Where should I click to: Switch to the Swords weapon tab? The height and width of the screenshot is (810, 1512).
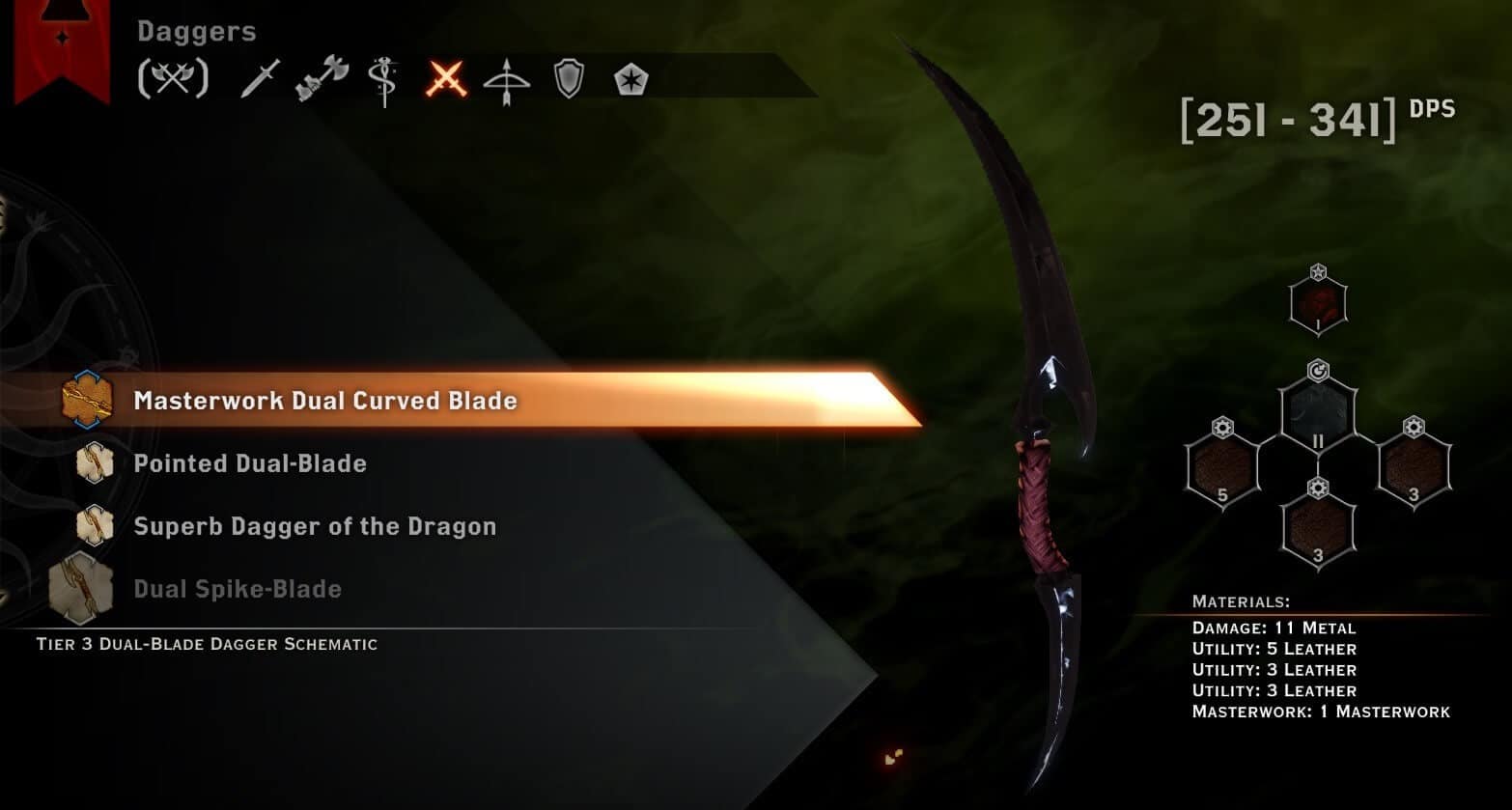point(259,77)
